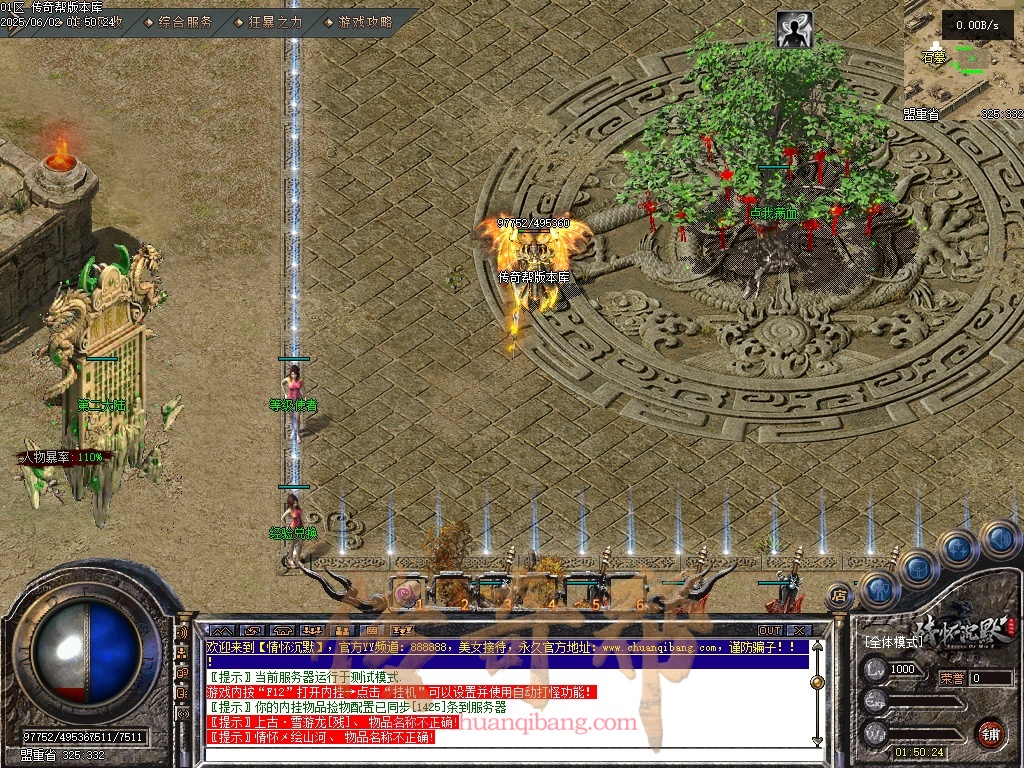Open the skills sparkle round button

958,548
